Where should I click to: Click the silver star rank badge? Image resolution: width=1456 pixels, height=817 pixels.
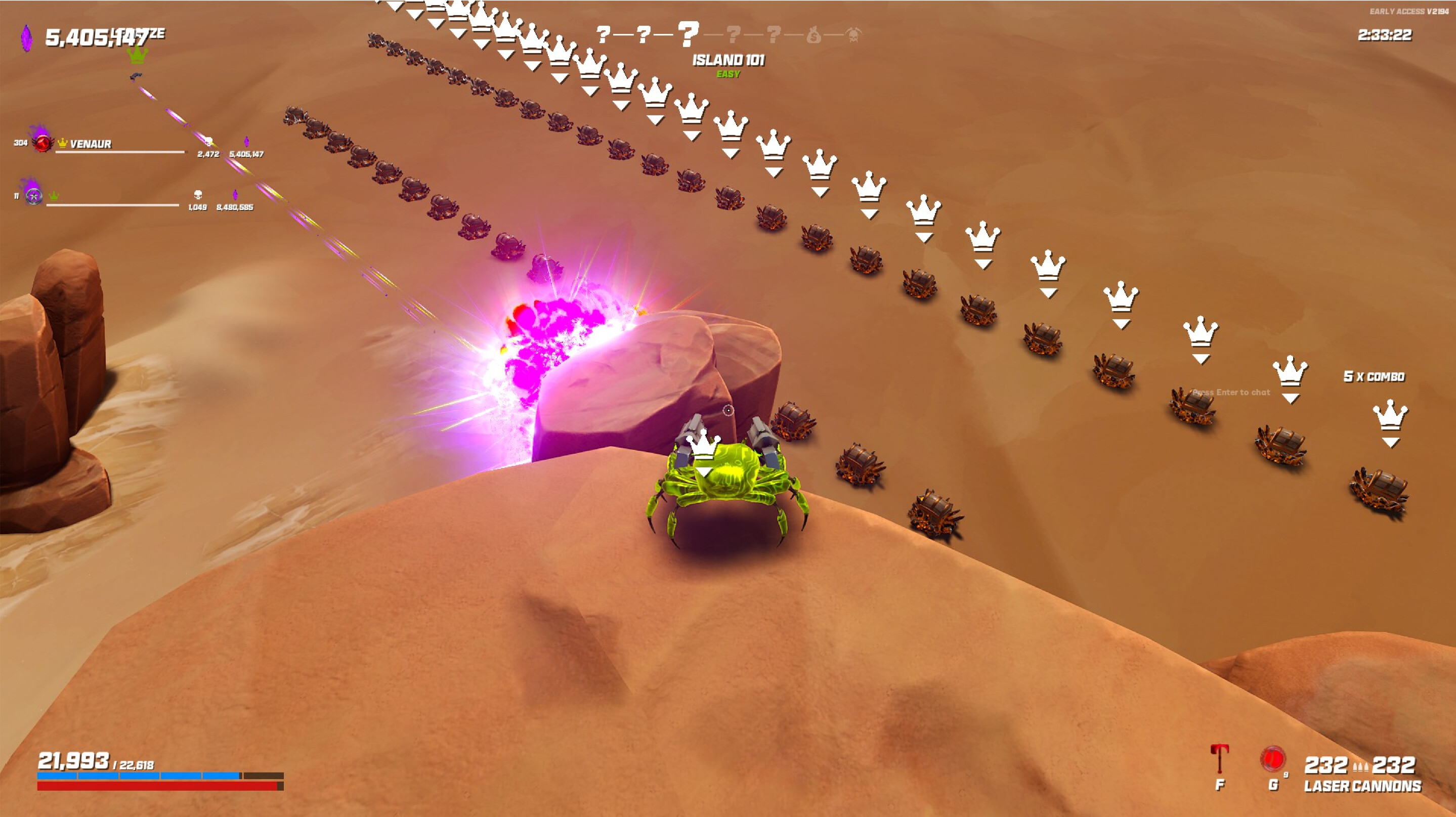point(34,196)
